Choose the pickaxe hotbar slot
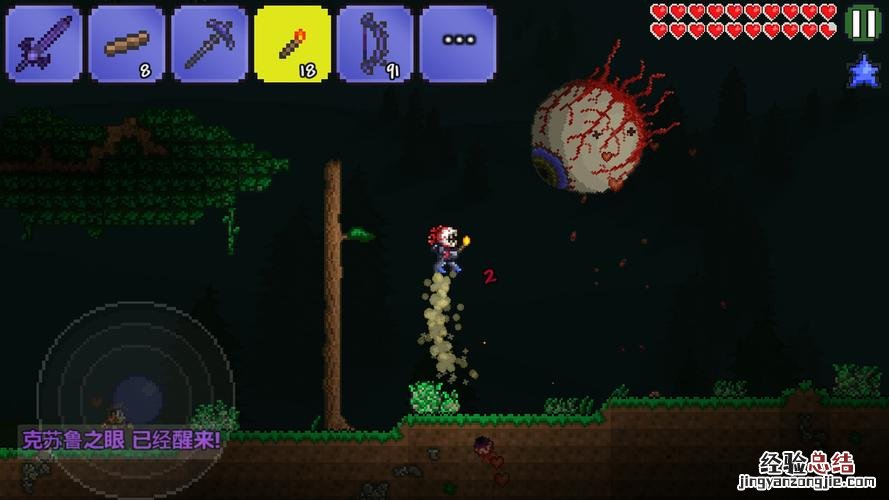The width and height of the screenshot is (889, 500). point(210,43)
